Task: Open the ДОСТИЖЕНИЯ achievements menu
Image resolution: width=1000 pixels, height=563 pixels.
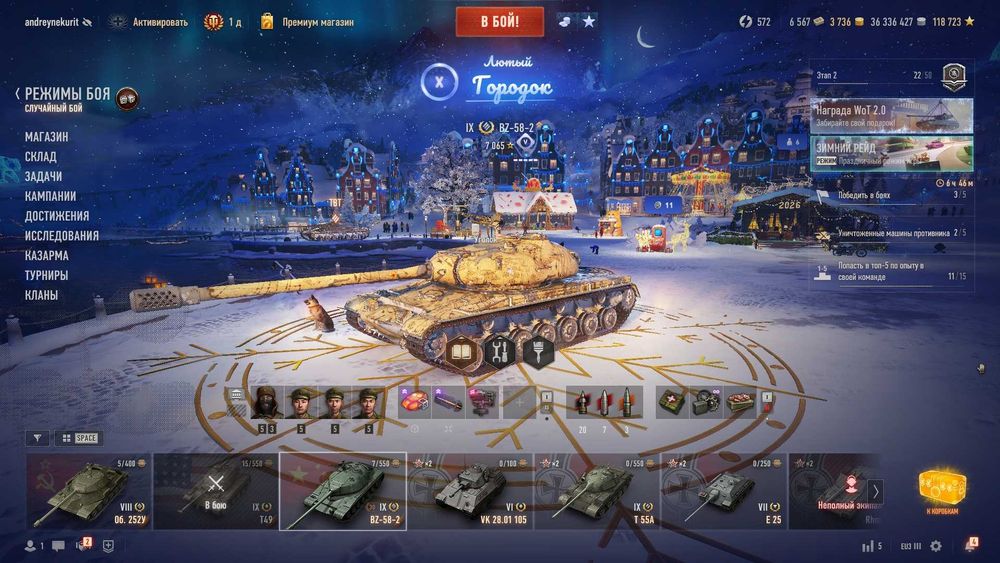Action: 57,216
